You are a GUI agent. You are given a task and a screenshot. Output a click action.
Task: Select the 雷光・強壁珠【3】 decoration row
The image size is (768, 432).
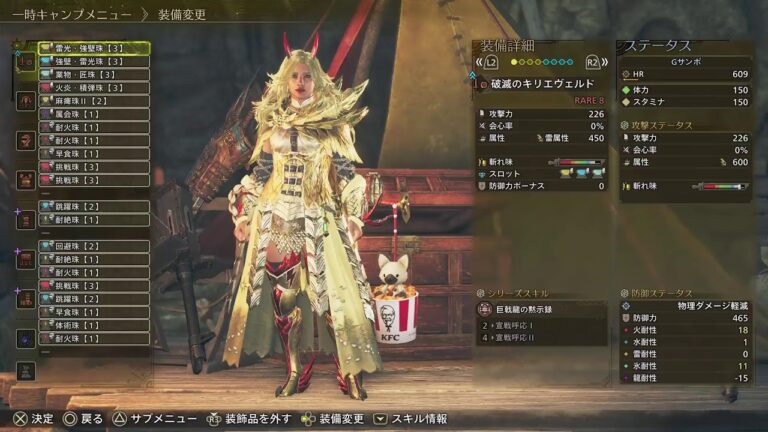point(93,48)
